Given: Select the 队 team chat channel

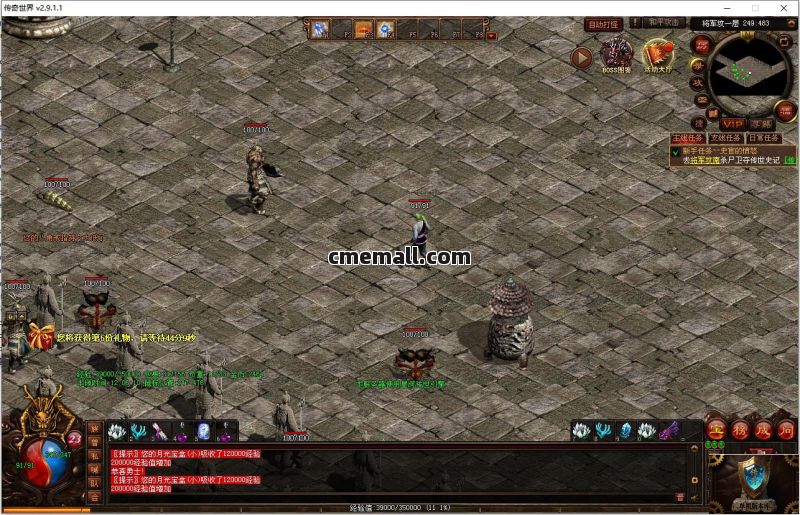Looking at the screenshot, I should (x=95, y=482).
